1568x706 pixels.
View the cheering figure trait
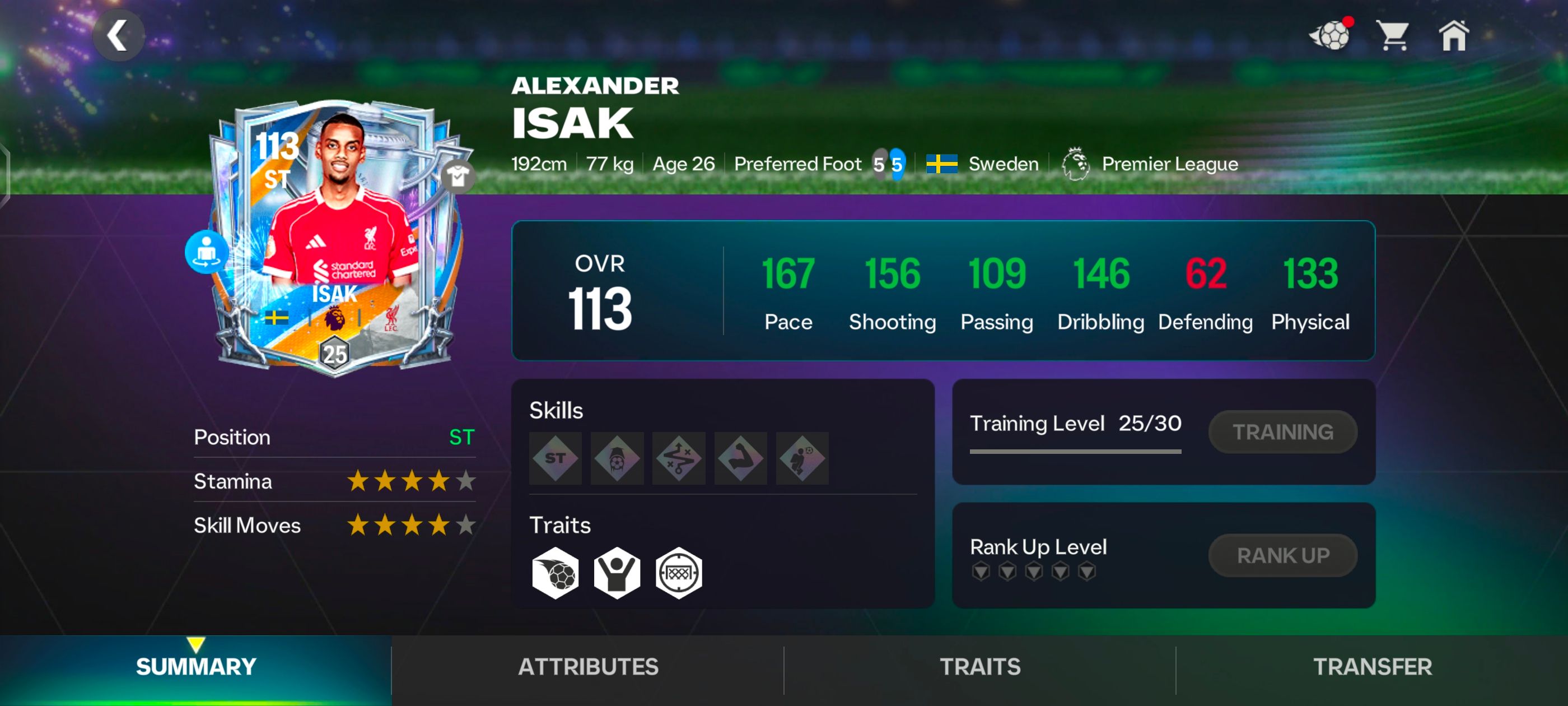pos(617,573)
